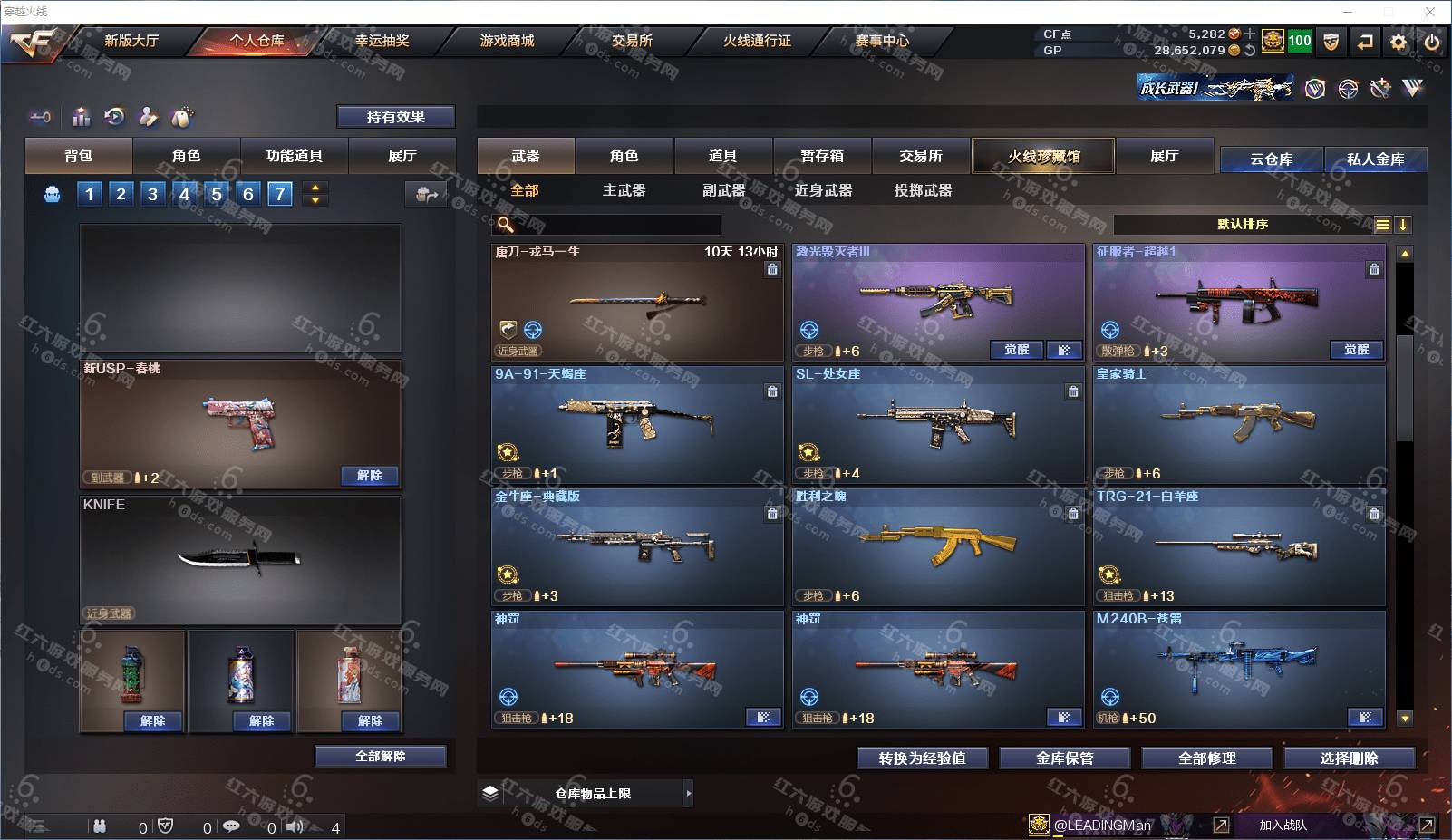Open the 云仓库 cloud storage
1452x840 pixels.
(1271, 159)
